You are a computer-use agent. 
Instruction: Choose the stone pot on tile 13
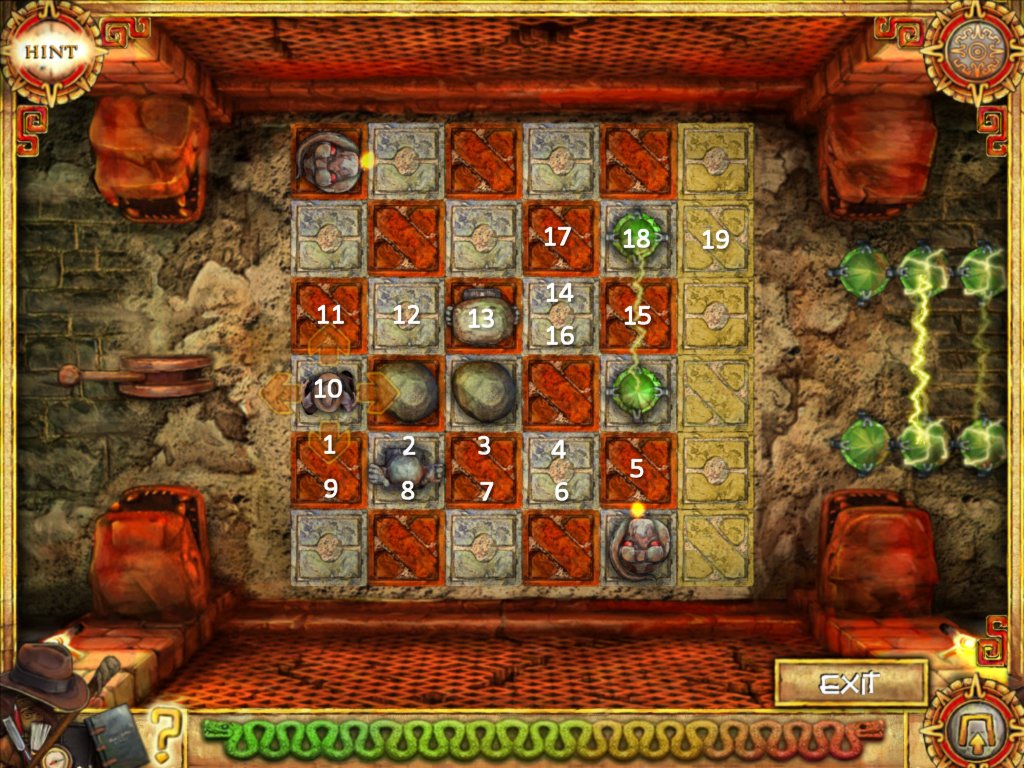(x=482, y=317)
